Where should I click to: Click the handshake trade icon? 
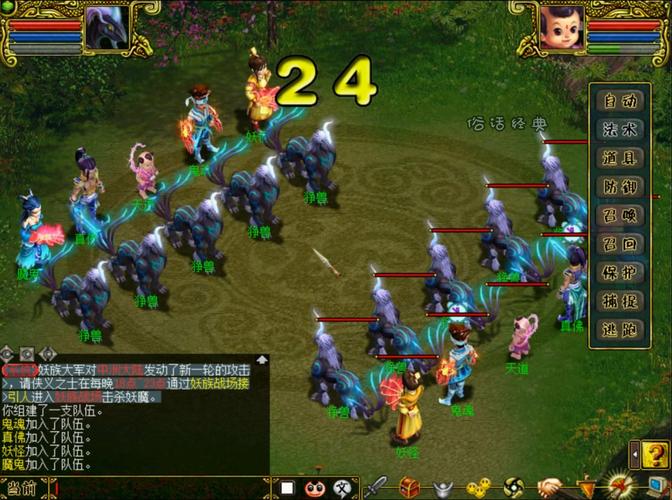(547, 488)
